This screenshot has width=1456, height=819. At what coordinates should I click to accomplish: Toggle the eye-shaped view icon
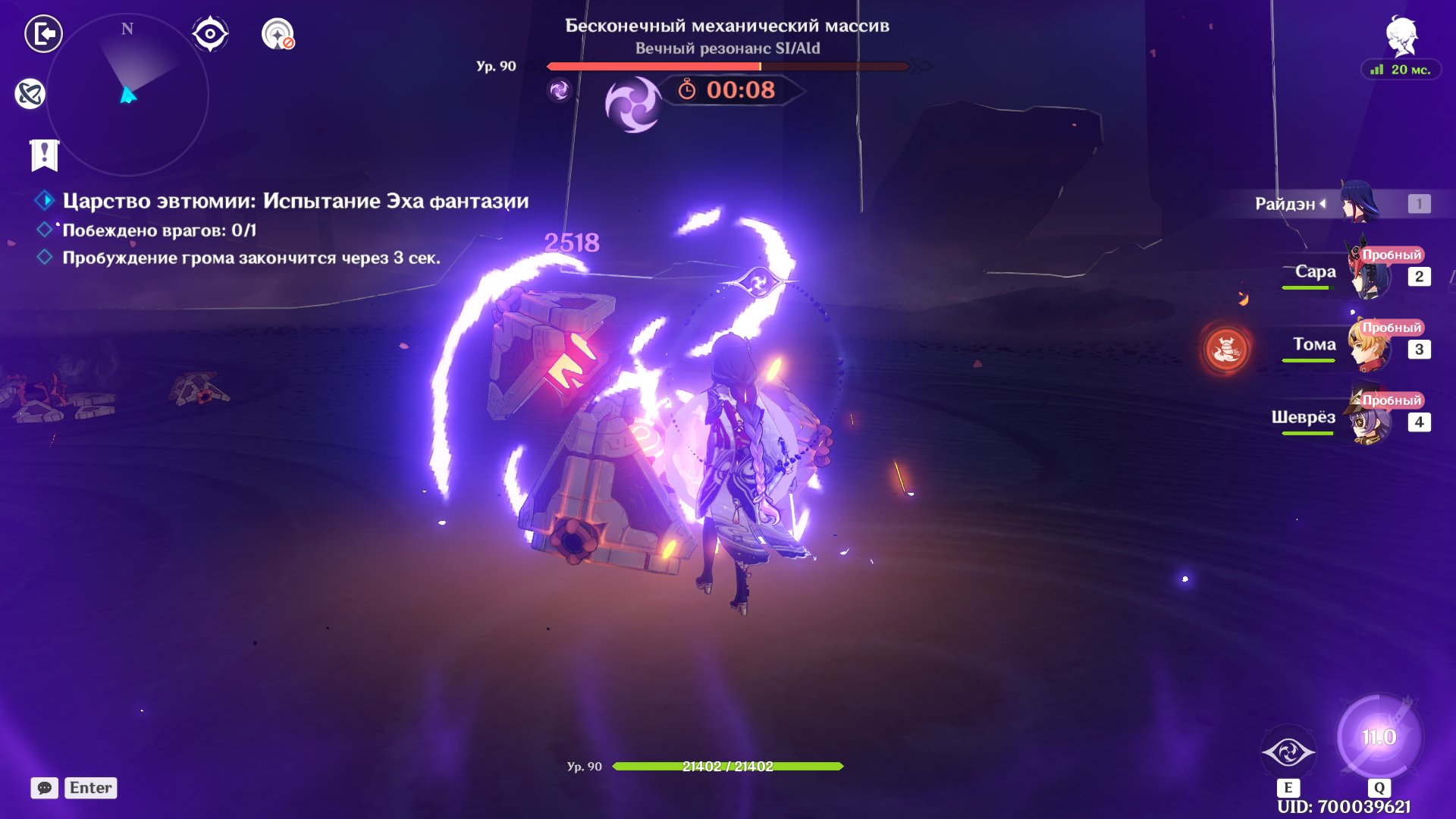coord(210,34)
